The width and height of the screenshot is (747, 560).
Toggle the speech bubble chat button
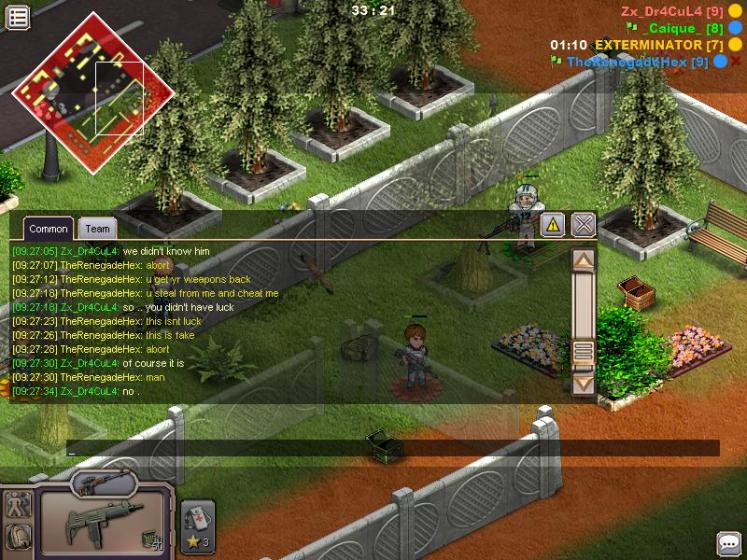click(729, 543)
